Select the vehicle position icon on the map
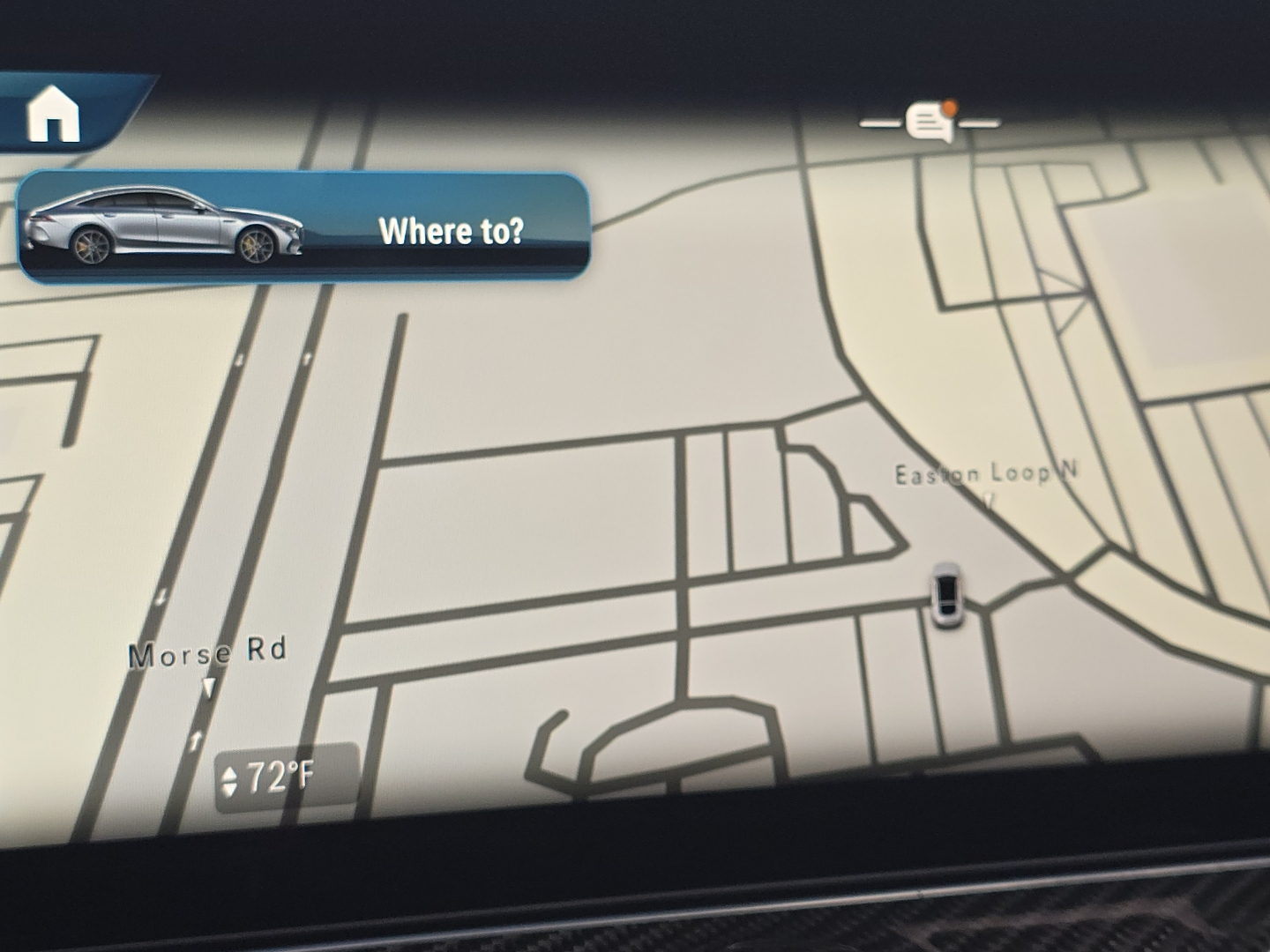 (x=945, y=592)
